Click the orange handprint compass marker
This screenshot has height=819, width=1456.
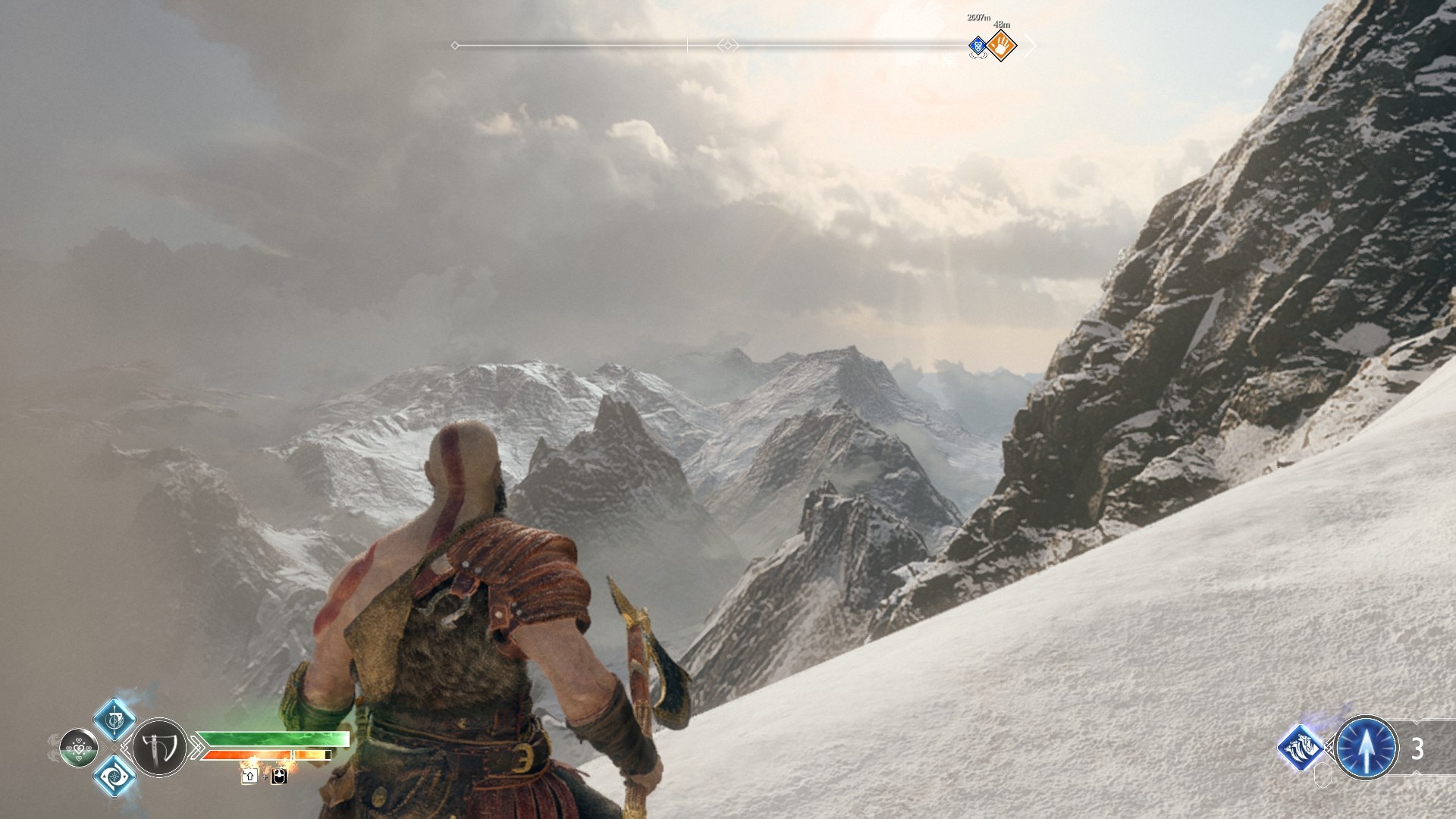[1001, 46]
